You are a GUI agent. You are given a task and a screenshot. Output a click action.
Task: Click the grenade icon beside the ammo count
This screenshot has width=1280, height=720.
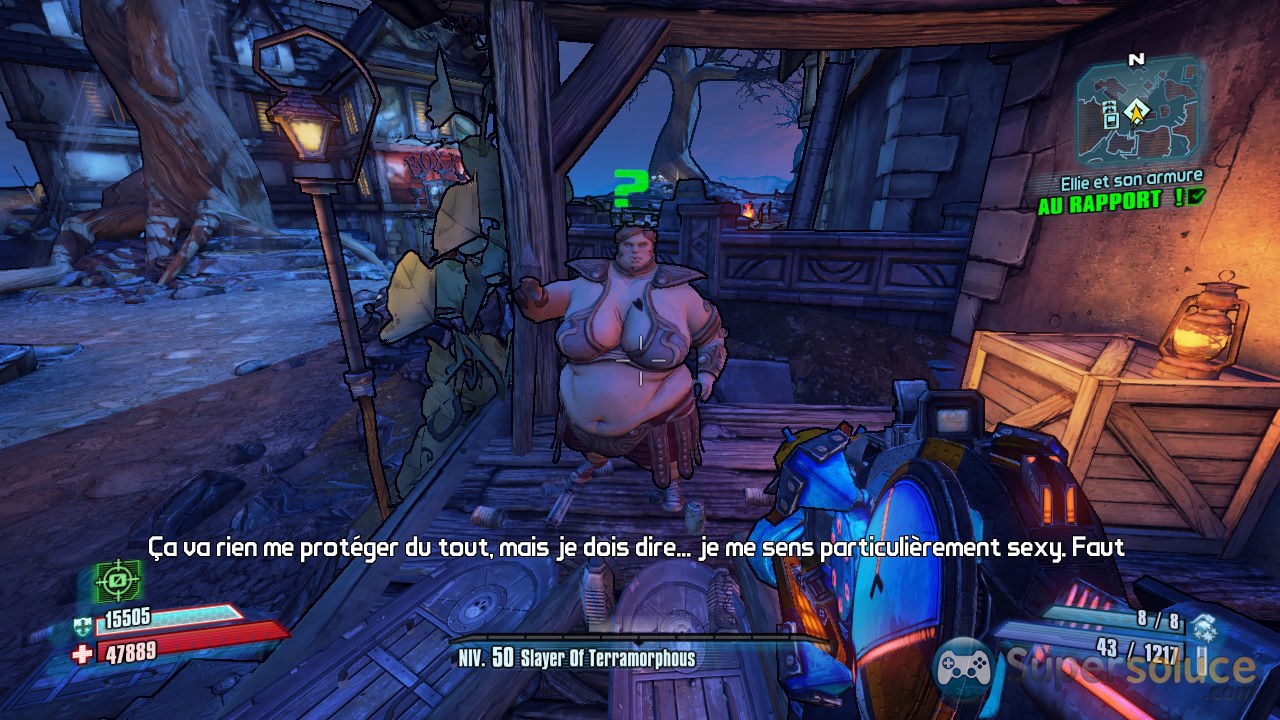tap(1204, 624)
